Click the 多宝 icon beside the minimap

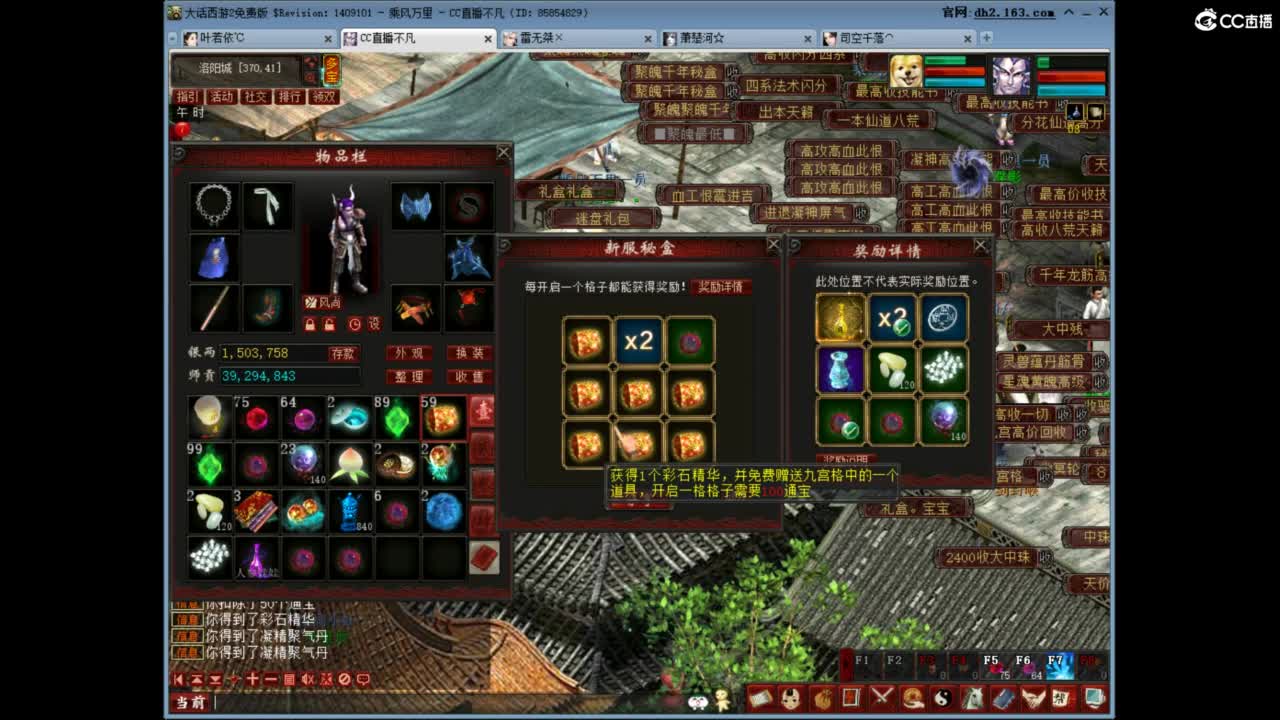click(x=332, y=71)
